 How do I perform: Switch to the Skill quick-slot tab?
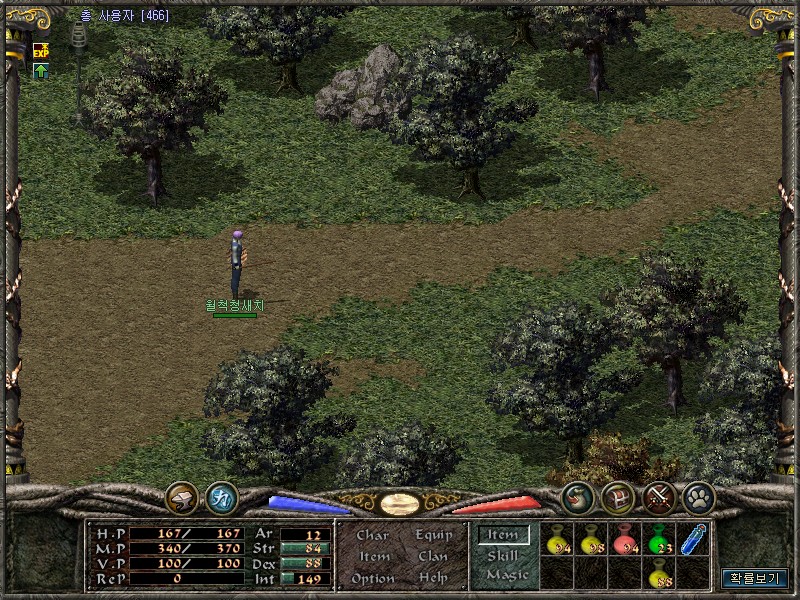pos(503,555)
